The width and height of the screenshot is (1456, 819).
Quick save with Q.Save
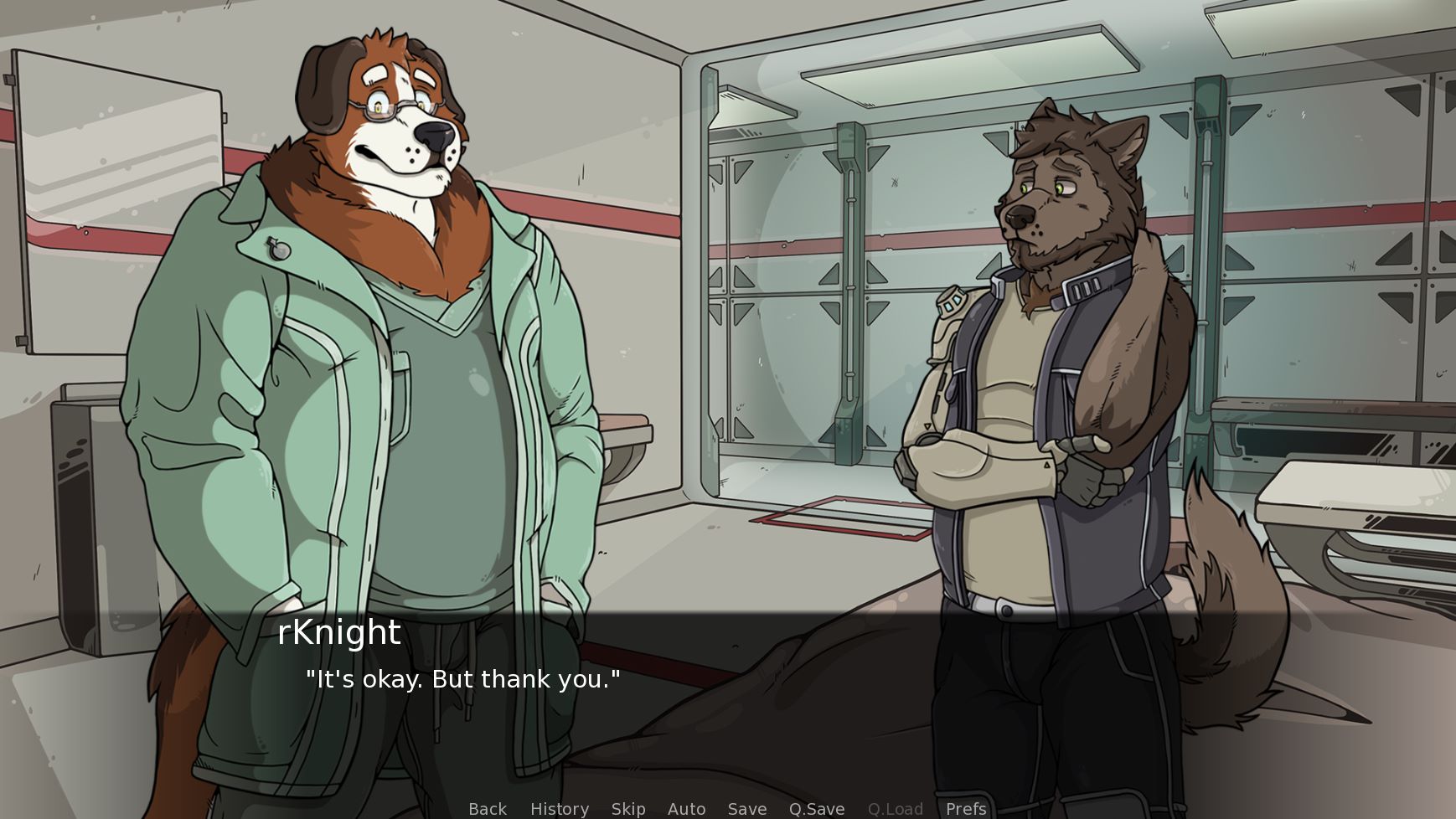click(x=816, y=808)
